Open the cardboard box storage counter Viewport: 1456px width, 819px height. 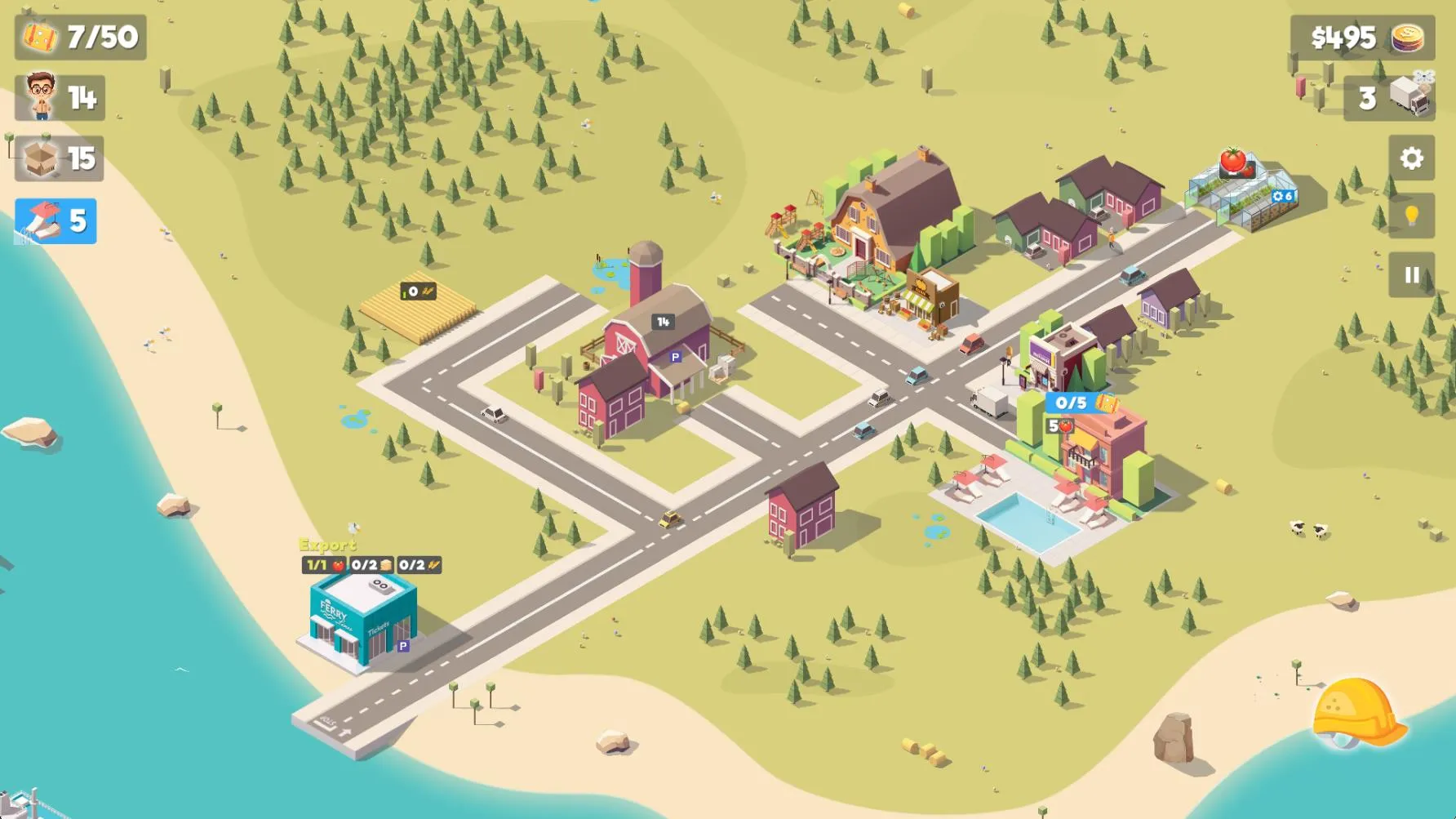point(60,158)
